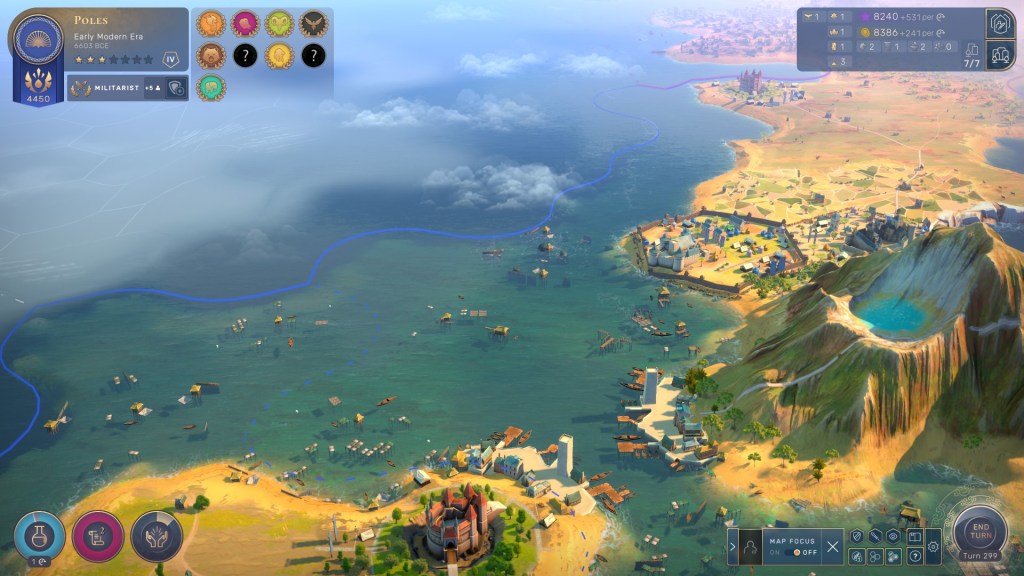
Task: Open the army and hexagon button top-right
Action: (x=1000, y=22)
